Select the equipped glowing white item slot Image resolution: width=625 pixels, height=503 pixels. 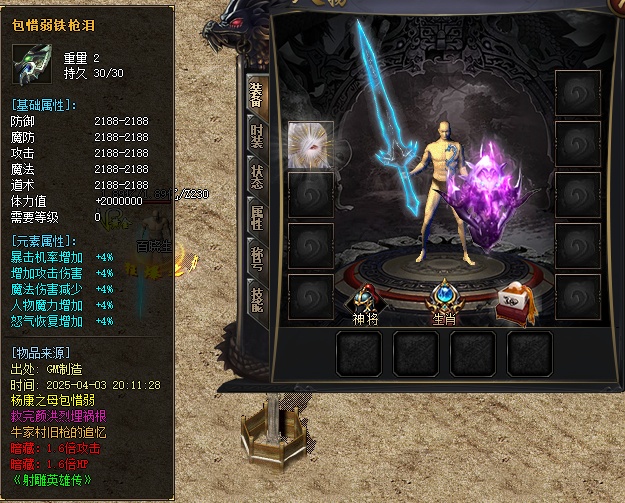(310, 145)
